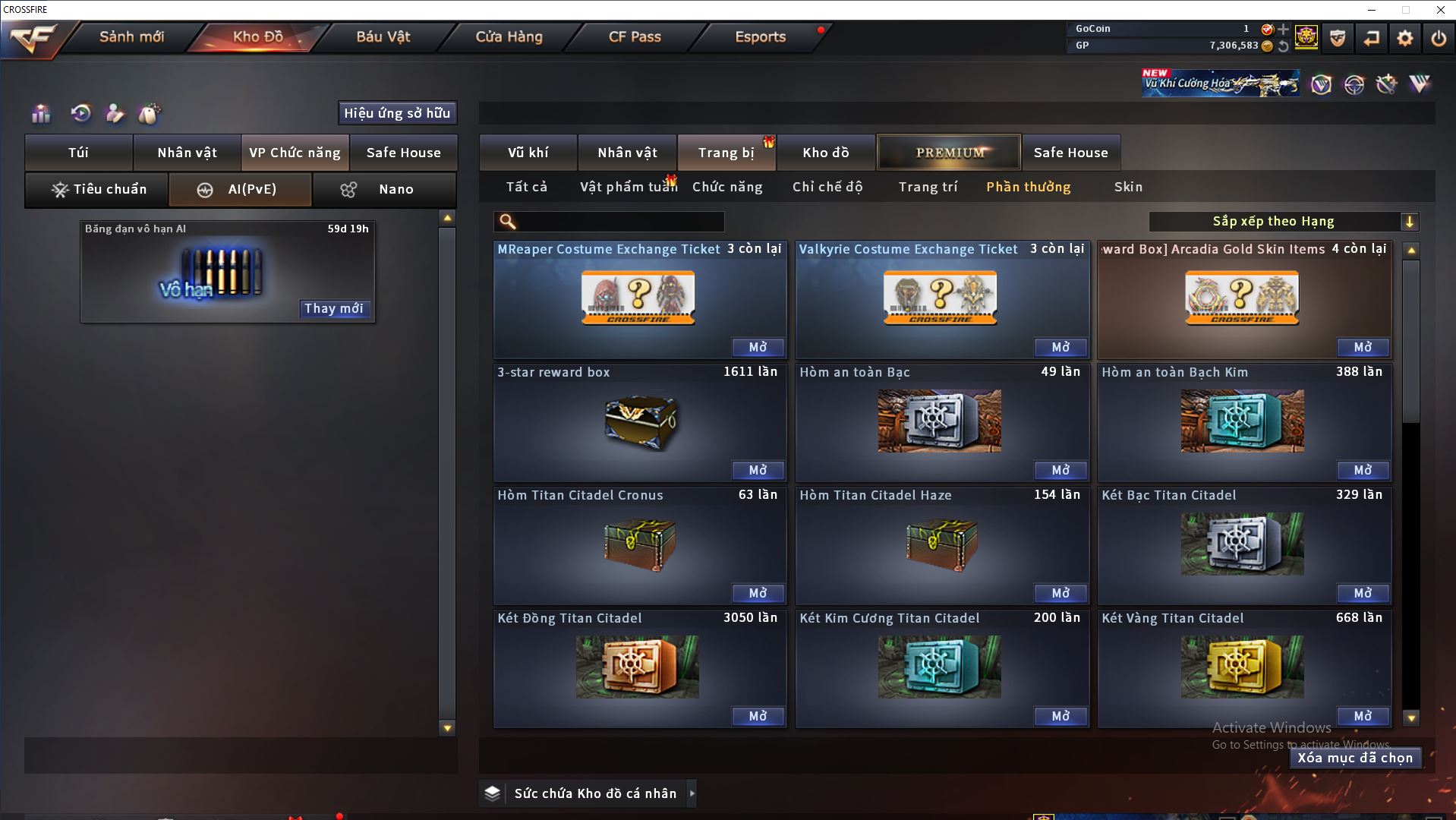The image size is (1456, 820).
Task: Renew the Băng đạn vô hạn AI item
Action: coord(334,308)
